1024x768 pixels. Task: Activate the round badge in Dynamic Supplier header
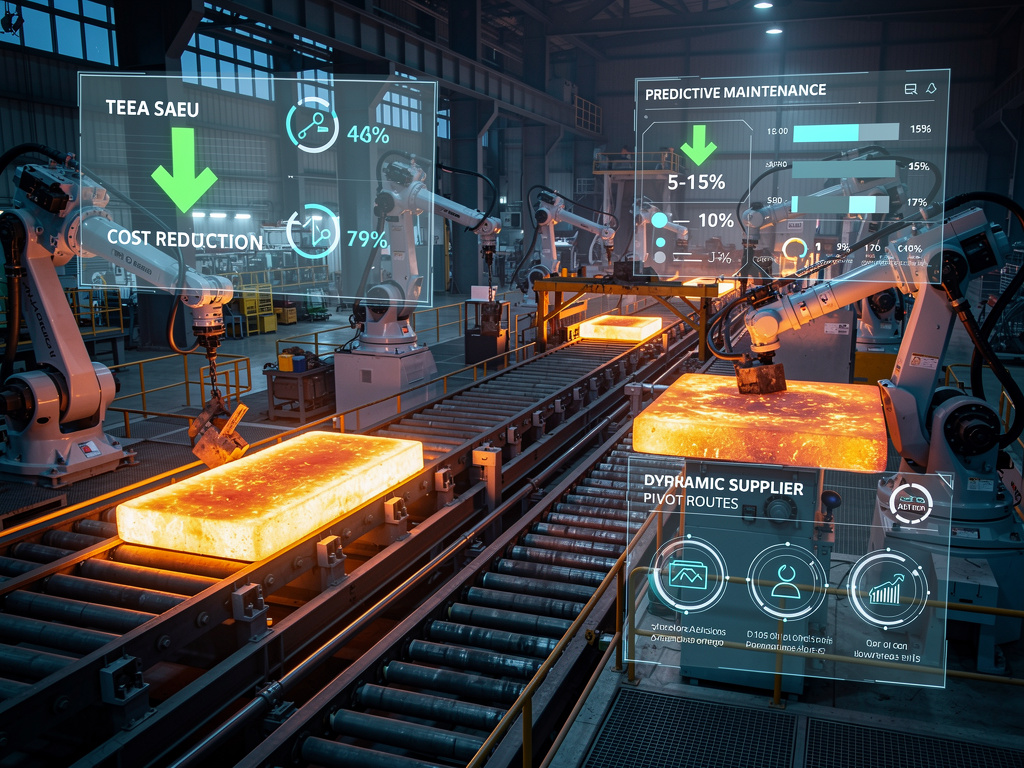tap(910, 504)
